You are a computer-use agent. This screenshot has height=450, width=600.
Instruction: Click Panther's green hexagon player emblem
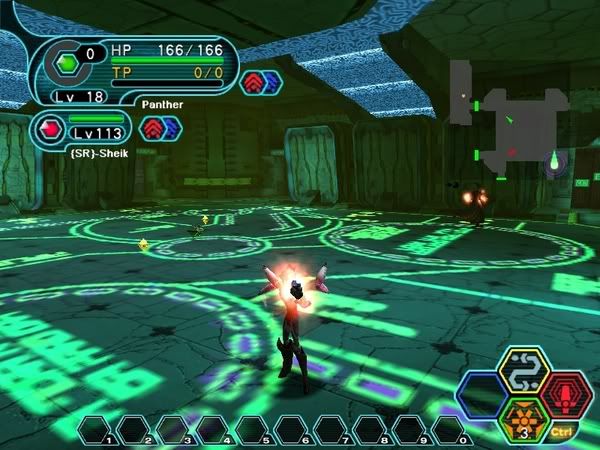point(66,62)
